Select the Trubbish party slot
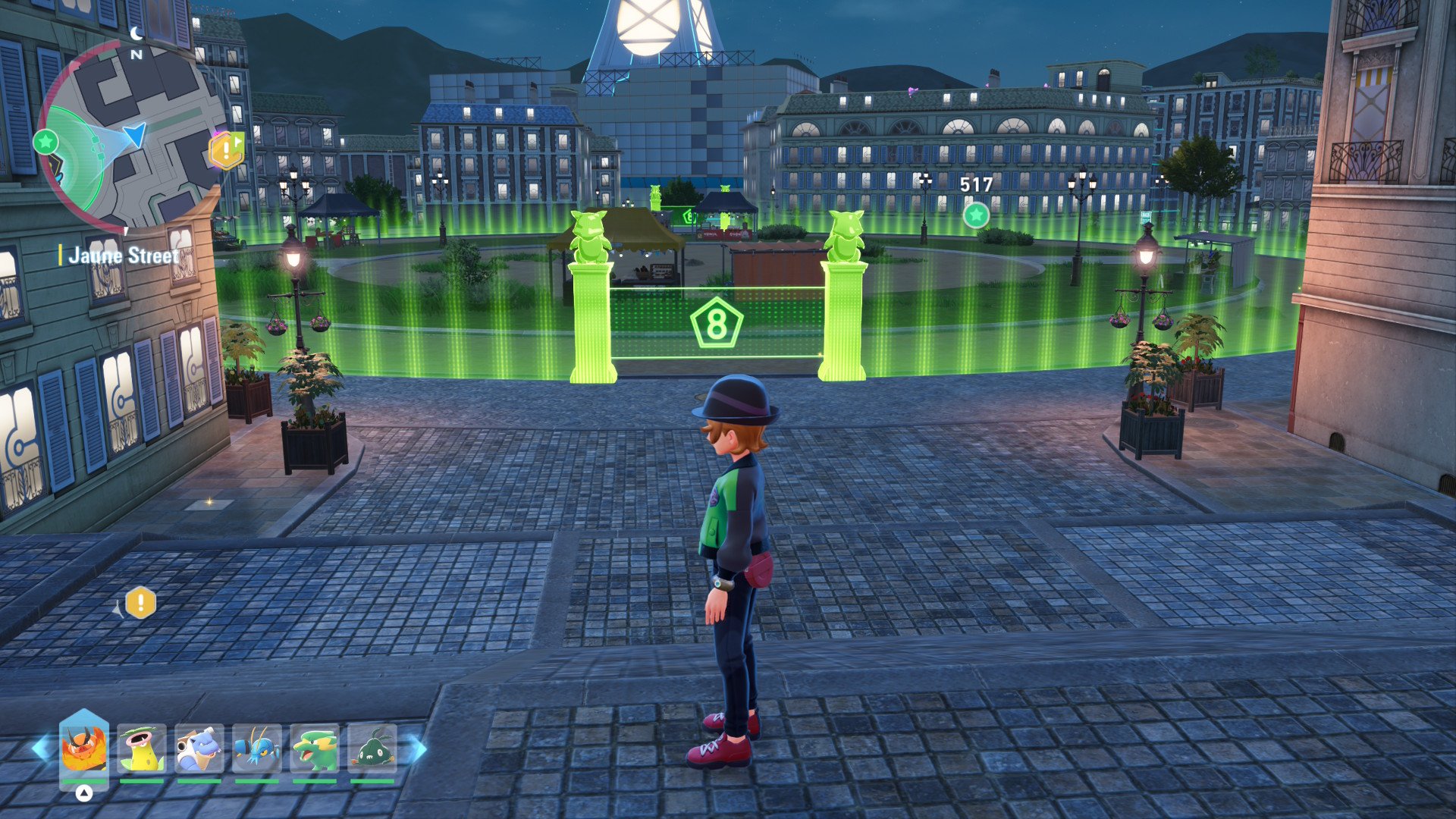 372,749
